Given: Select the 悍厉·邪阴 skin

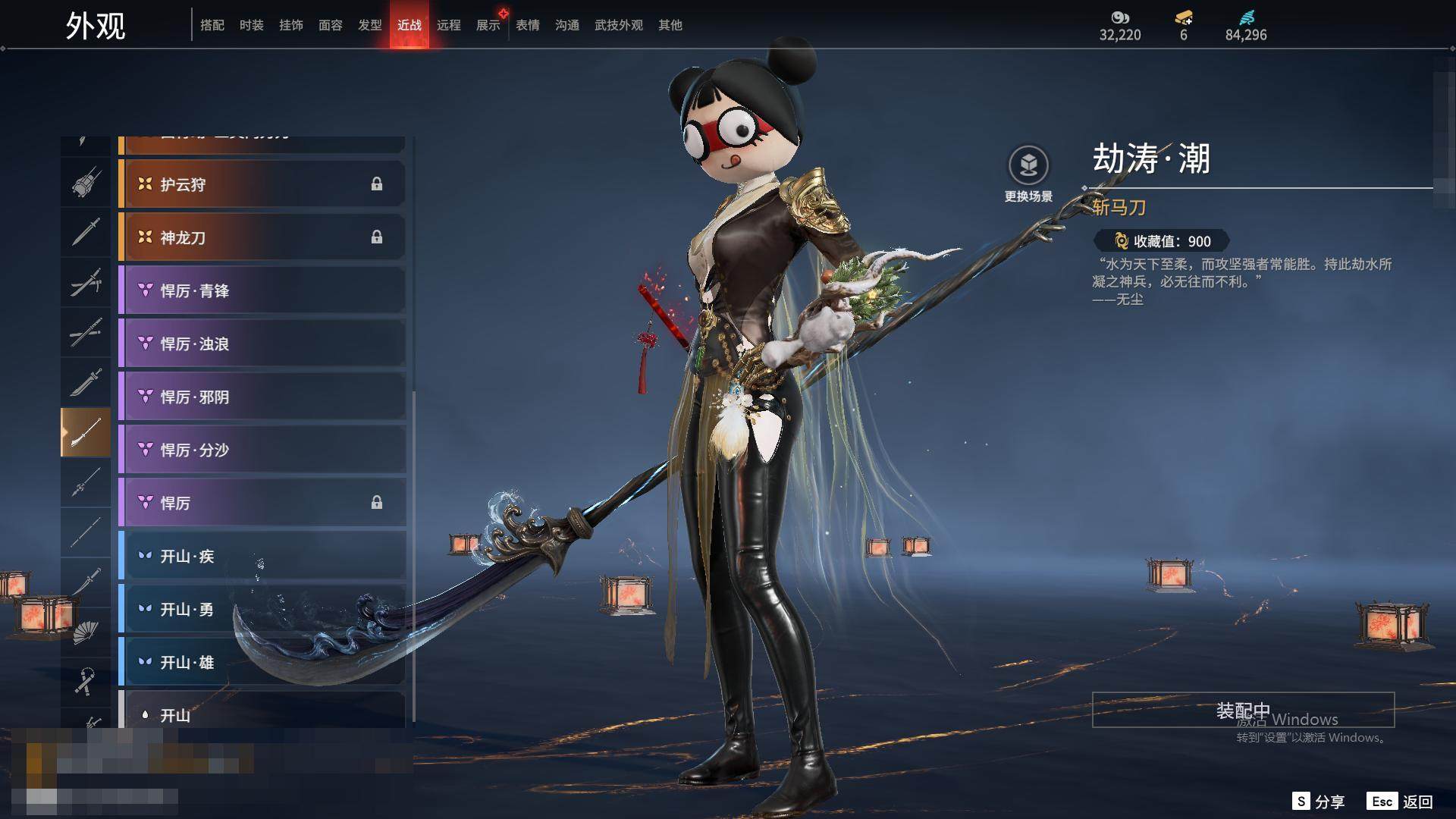Looking at the screenshot, I should pos(262,397).
